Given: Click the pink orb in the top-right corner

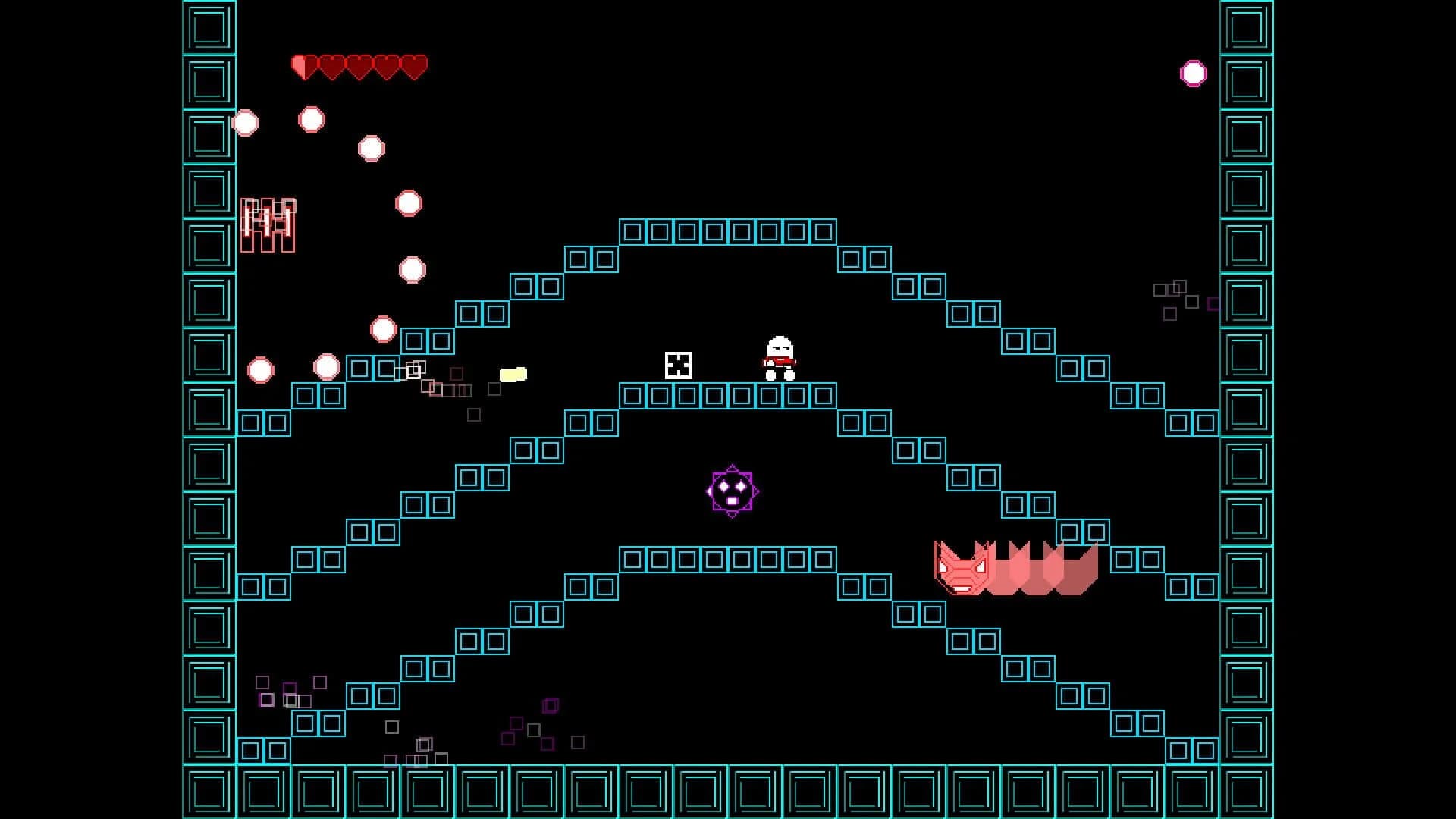Looking at the screenshot, I should click(1194, 72).
